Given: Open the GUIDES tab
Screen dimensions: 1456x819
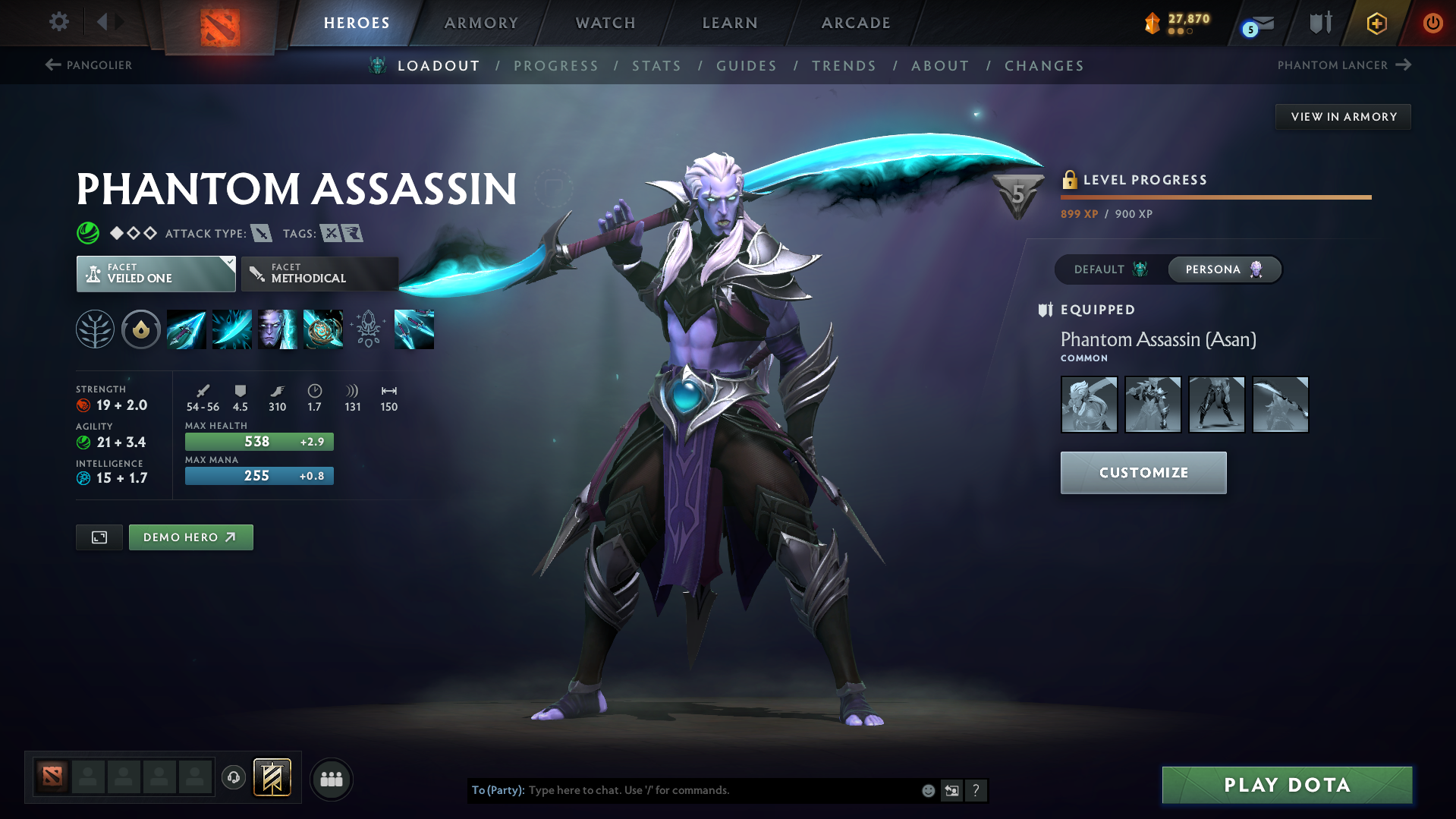Looking at the screenshot, I should pos(747,66).
